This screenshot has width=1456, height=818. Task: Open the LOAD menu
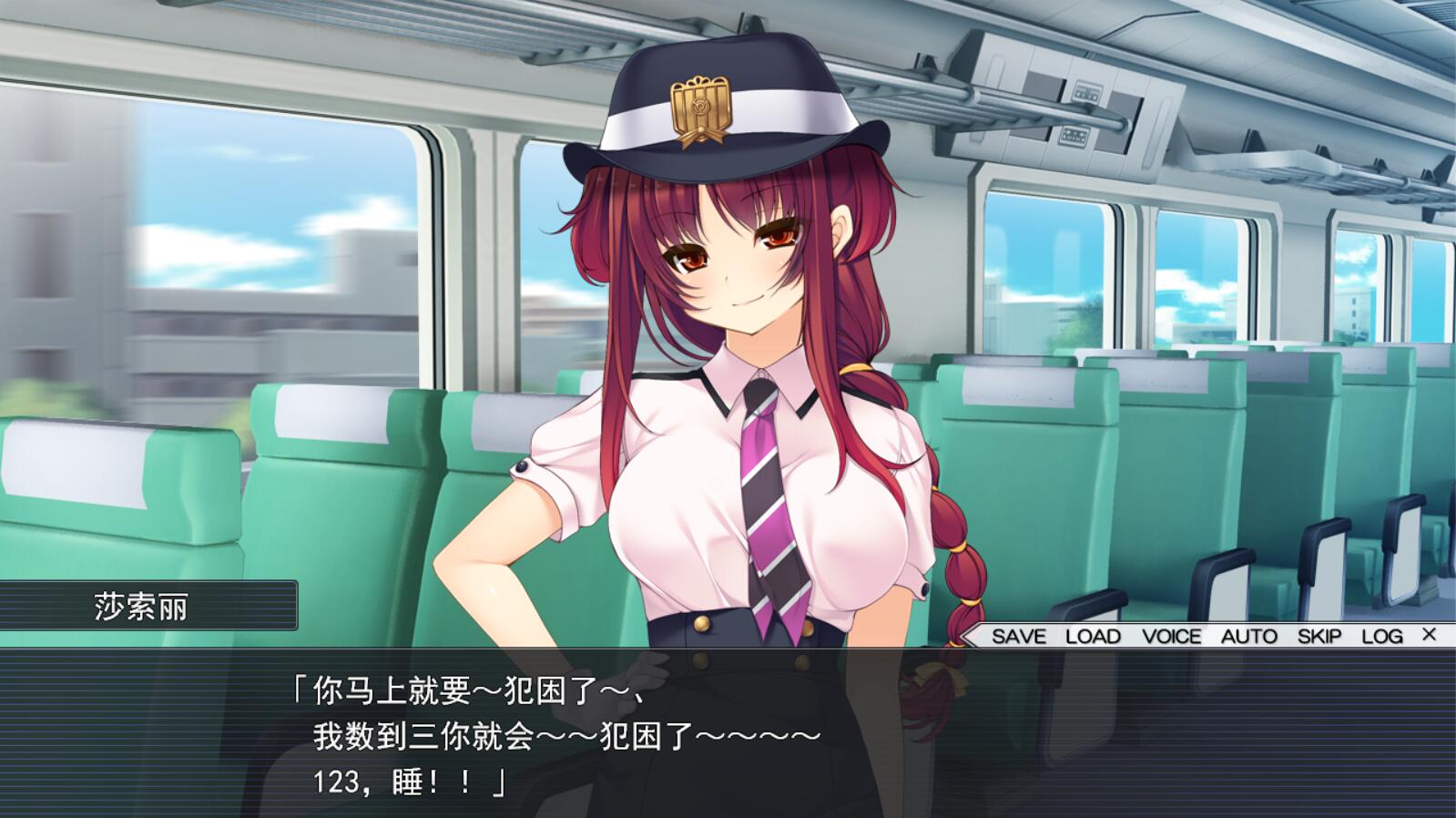[1093, 636]
